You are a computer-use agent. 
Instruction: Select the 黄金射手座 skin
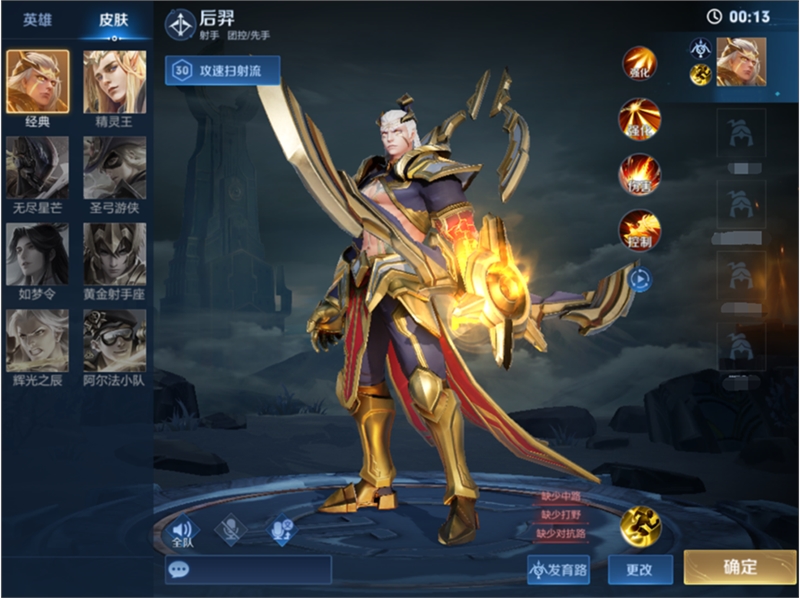coord(114,253)
